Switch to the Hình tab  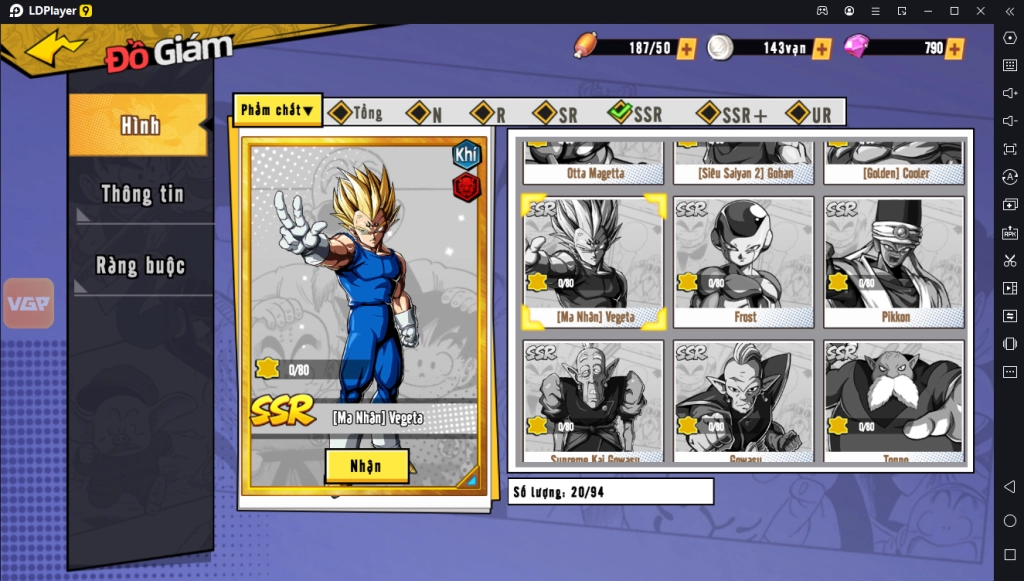point(139,125)
